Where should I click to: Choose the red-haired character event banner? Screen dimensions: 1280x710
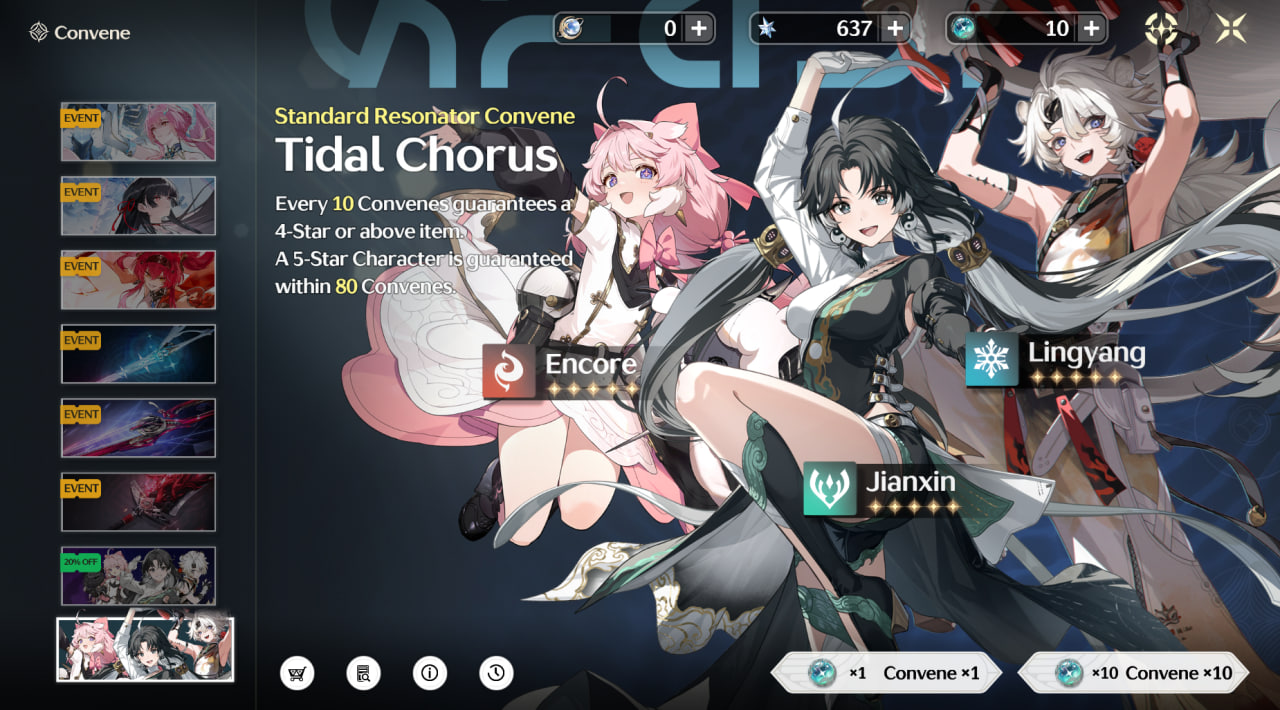click(x=138, y=279)
